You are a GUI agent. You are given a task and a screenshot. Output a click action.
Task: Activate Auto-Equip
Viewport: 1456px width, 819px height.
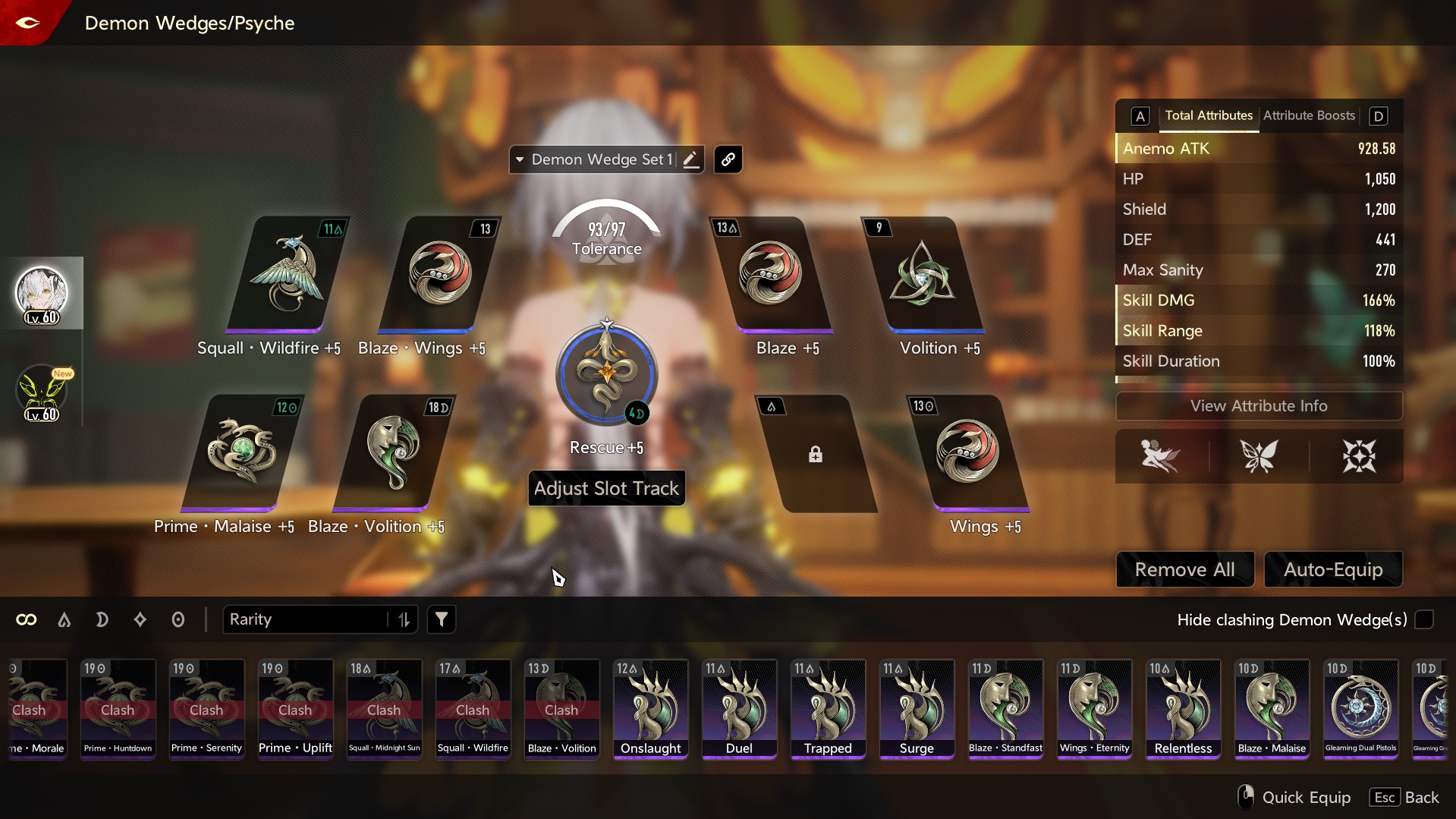coord(1333,569)
